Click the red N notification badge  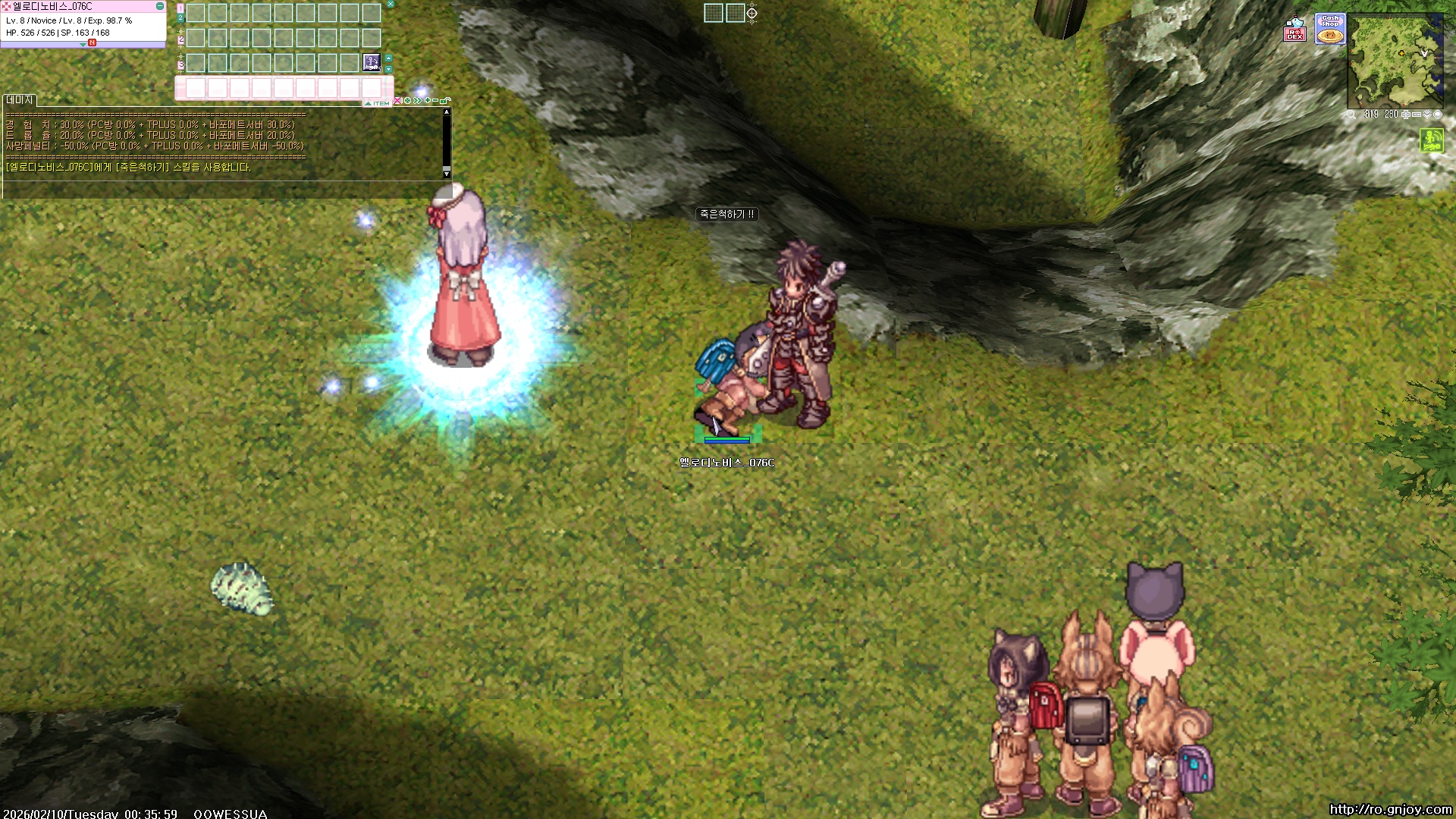(92, 43)
